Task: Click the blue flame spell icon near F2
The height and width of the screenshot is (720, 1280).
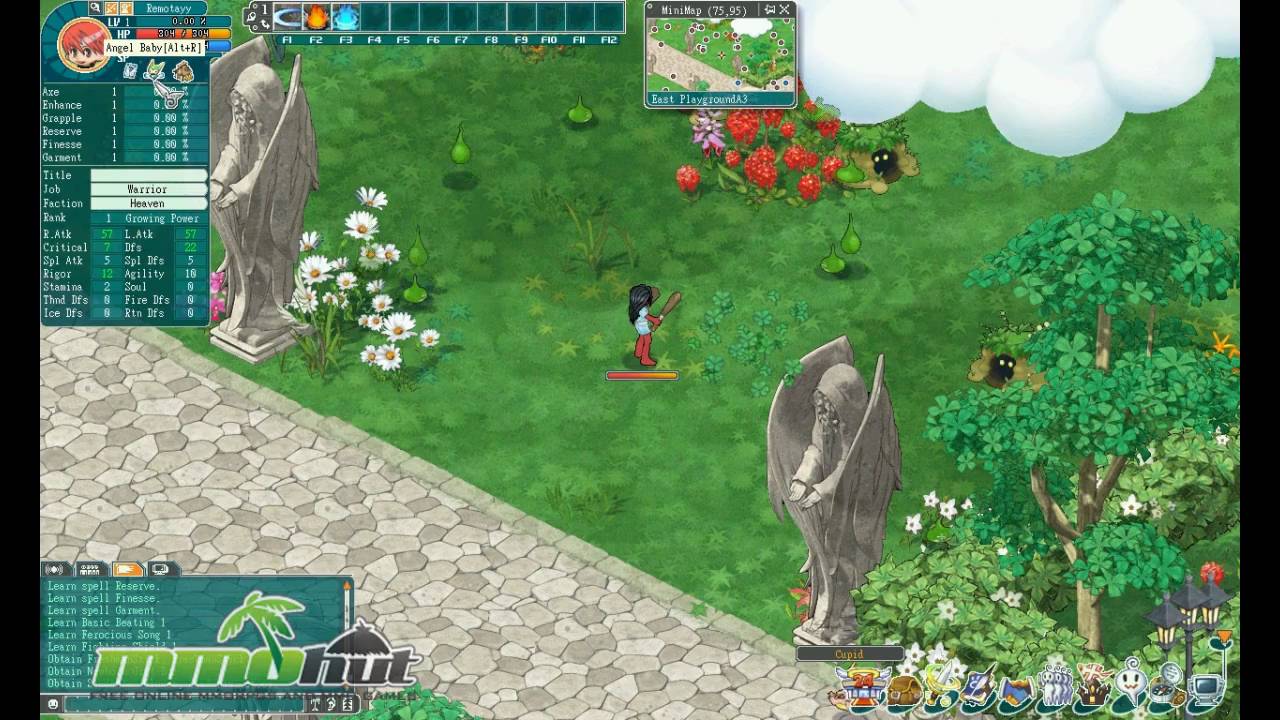Action: point(346,17)
